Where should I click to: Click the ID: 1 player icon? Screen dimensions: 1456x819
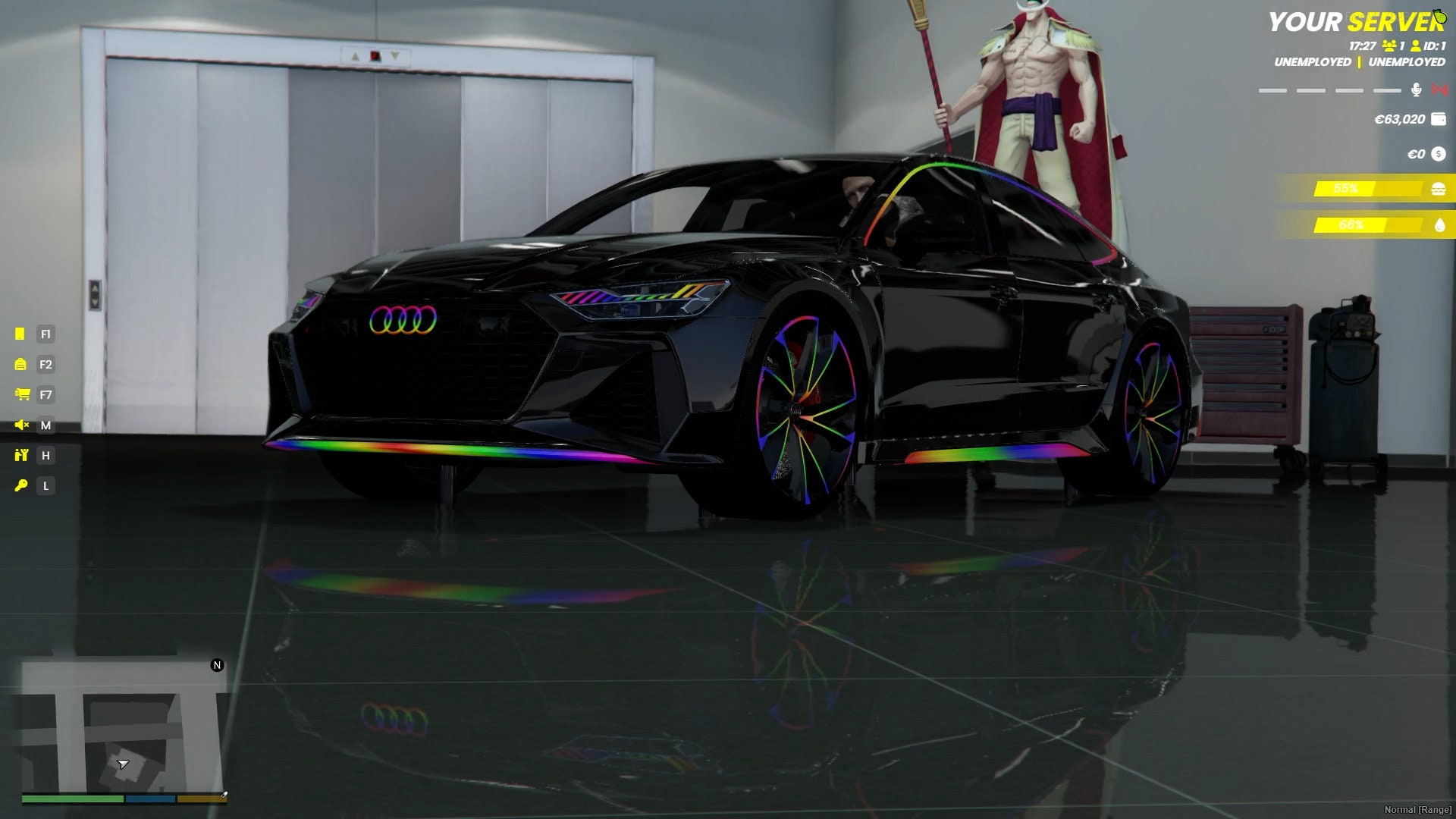pos(1416,45)
